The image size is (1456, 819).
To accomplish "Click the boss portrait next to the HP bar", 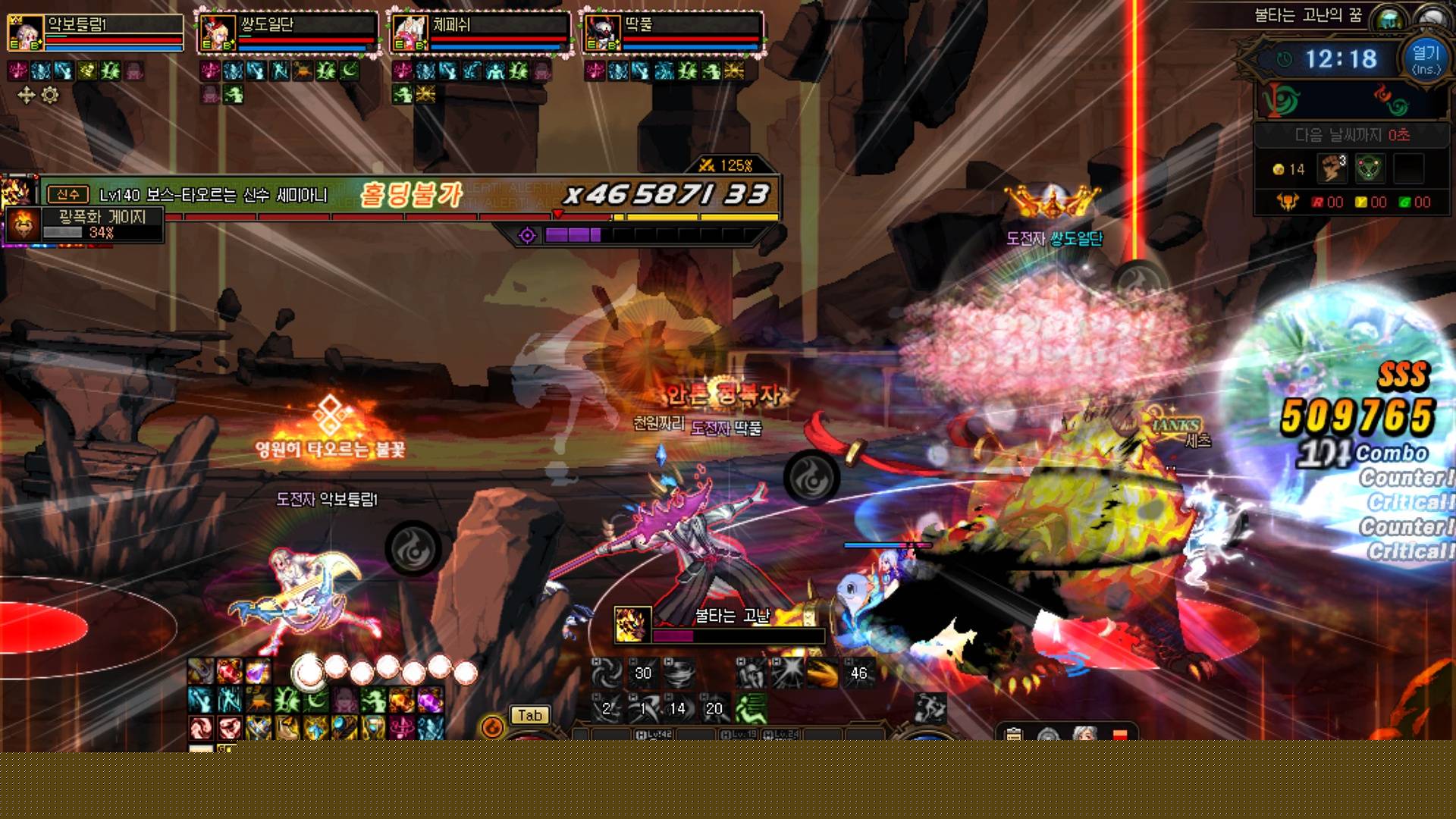I will [17, 193].
